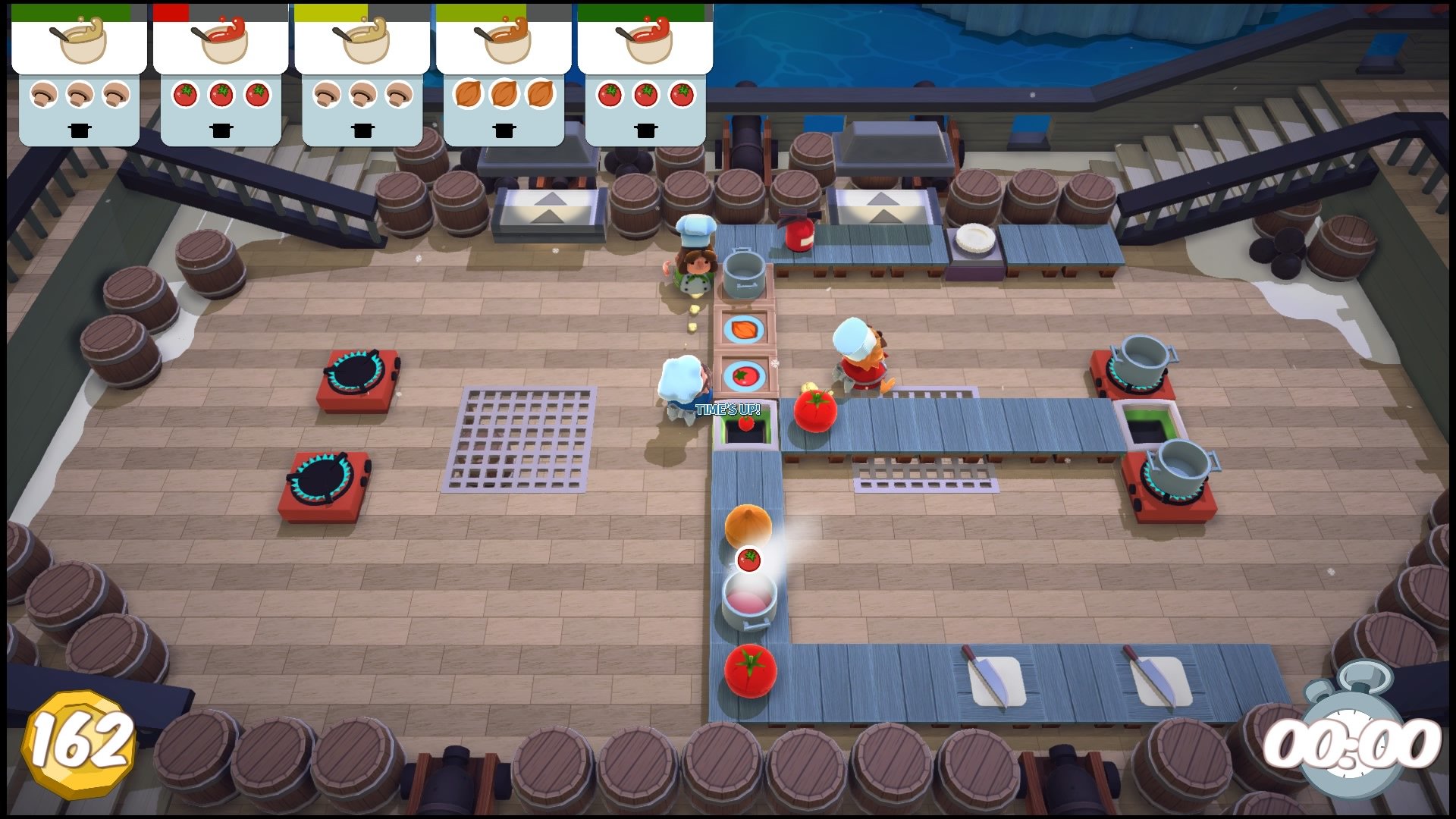Screen dimensions: 1456x819
Task: Select an onion icon on the fourth ticket
Action: [x=503, y=95]
